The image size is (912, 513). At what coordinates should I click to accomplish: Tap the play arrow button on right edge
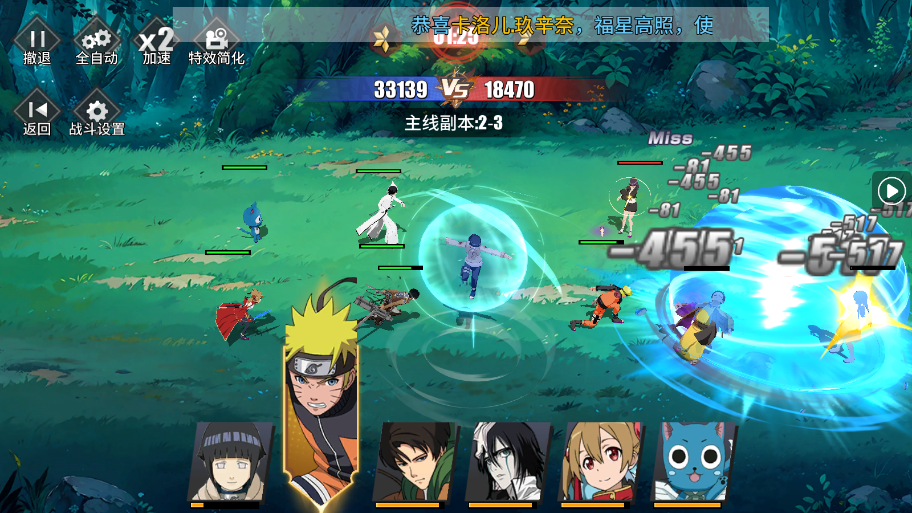890,190
